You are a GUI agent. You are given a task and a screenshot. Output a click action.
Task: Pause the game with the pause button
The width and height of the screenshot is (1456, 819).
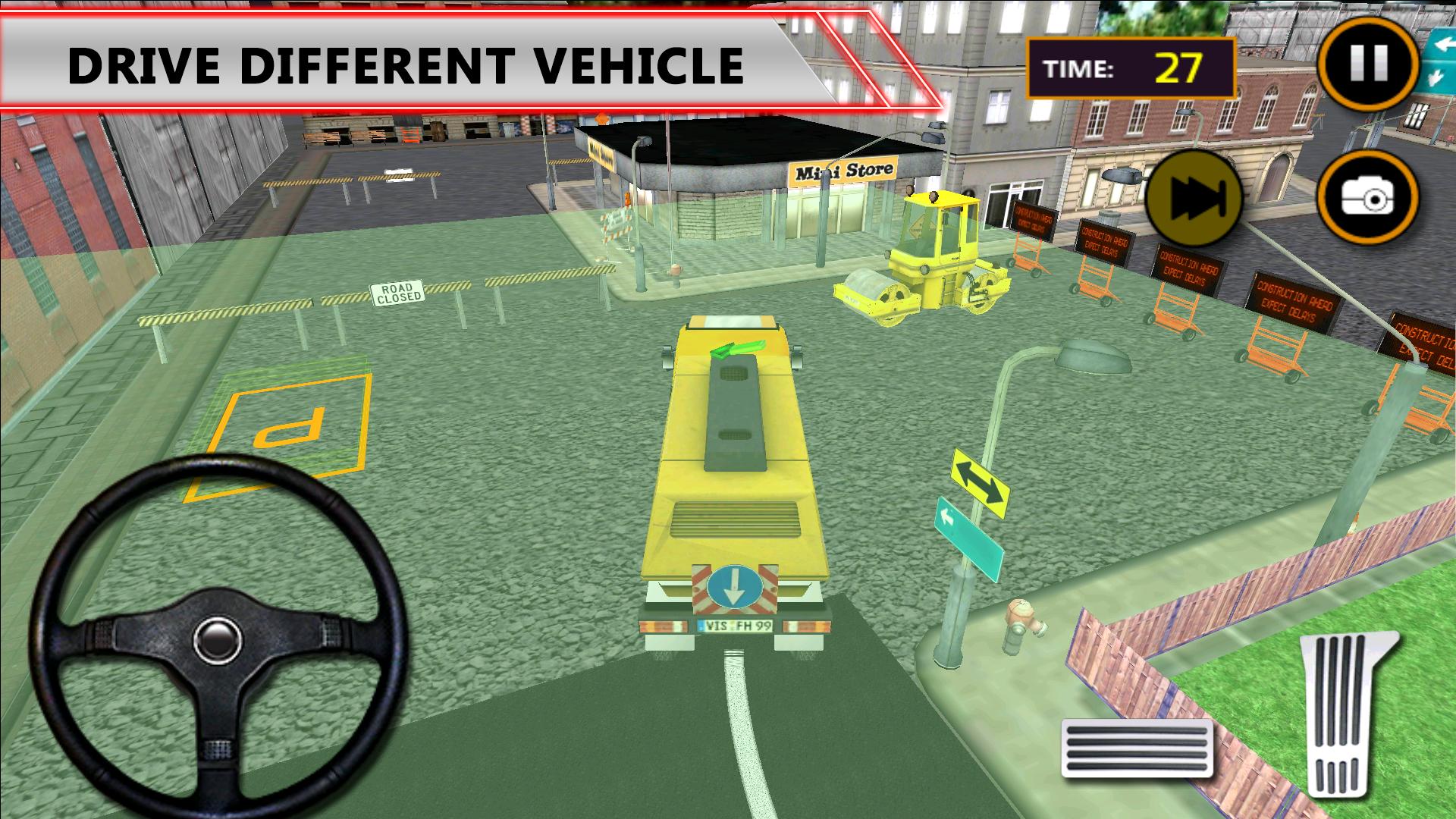[1368, 63]
